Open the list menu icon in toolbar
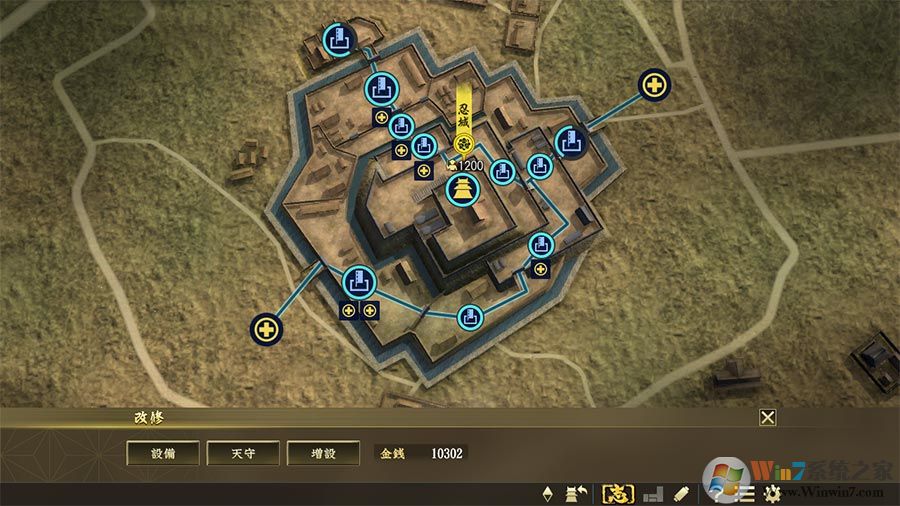The height and width of the screenshot is (506, 900). (x=746, y=493)
